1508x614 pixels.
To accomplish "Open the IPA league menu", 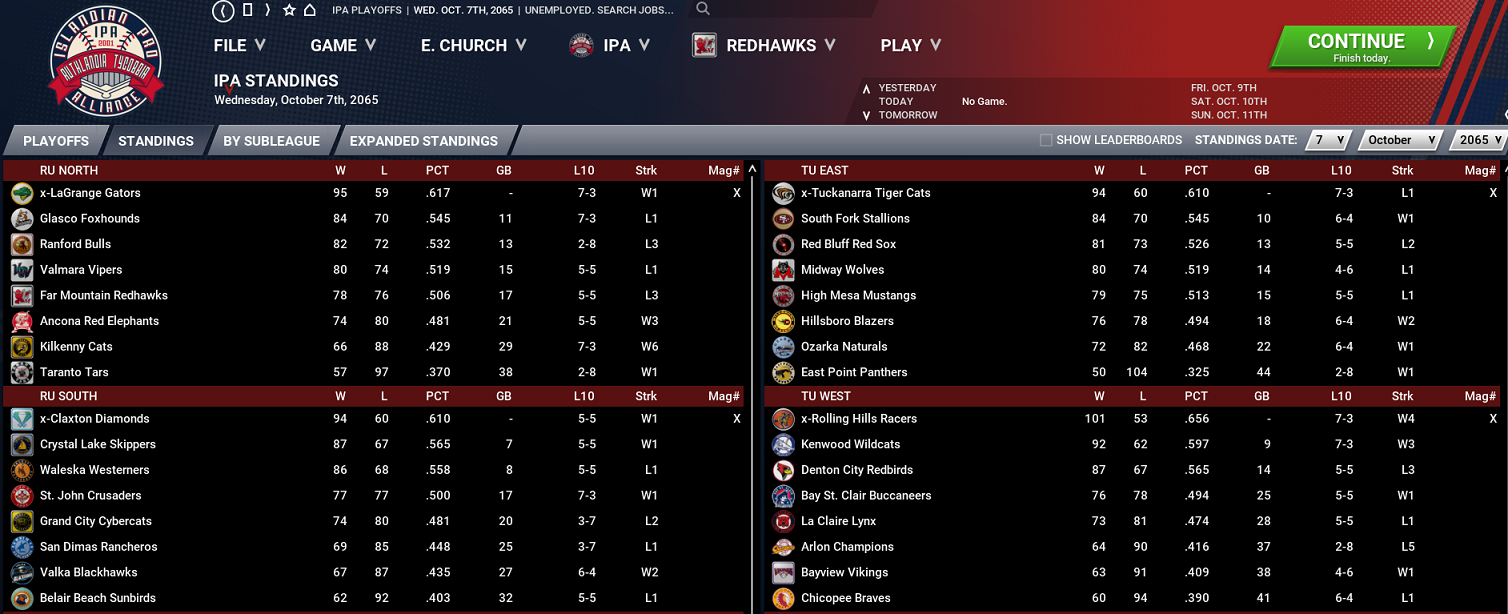I will [x=611, y=45].
